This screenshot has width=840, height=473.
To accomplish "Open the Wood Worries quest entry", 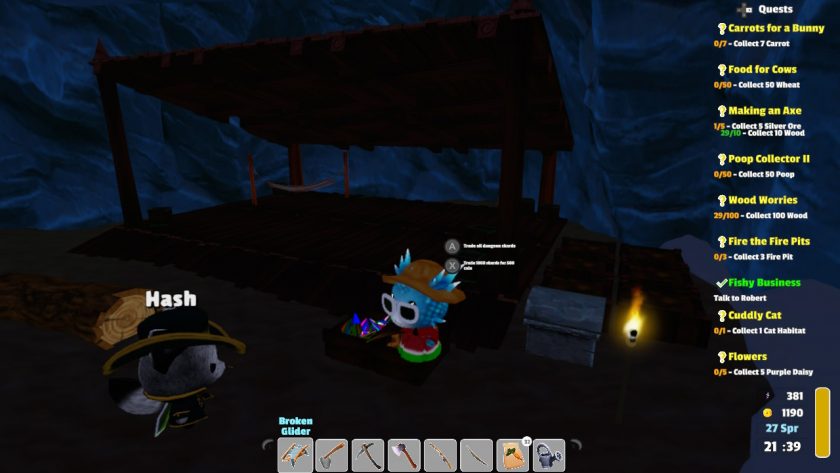I will (x=762, y=200).
